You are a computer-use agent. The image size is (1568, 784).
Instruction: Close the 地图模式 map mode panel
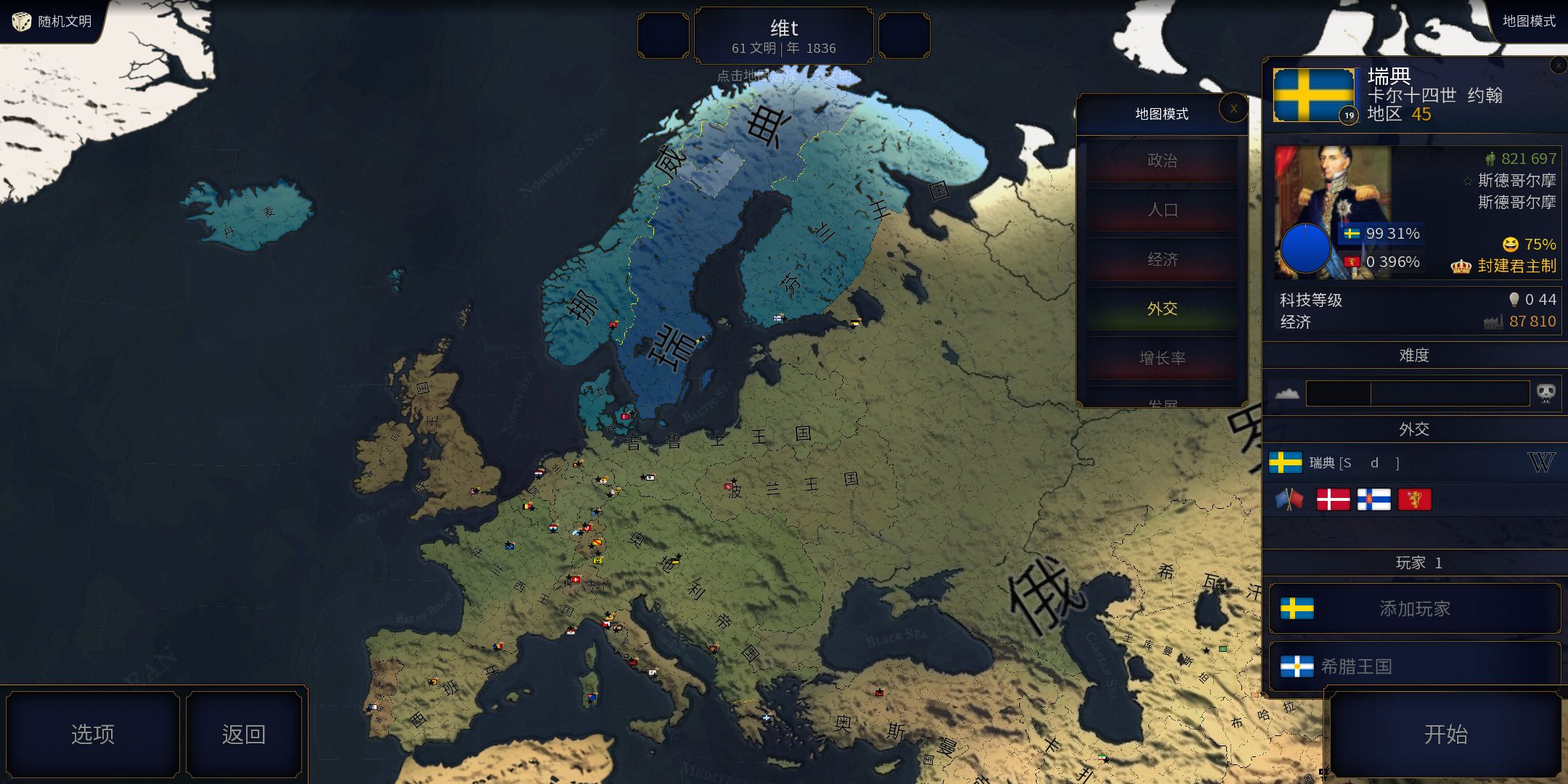[1233, 109]
